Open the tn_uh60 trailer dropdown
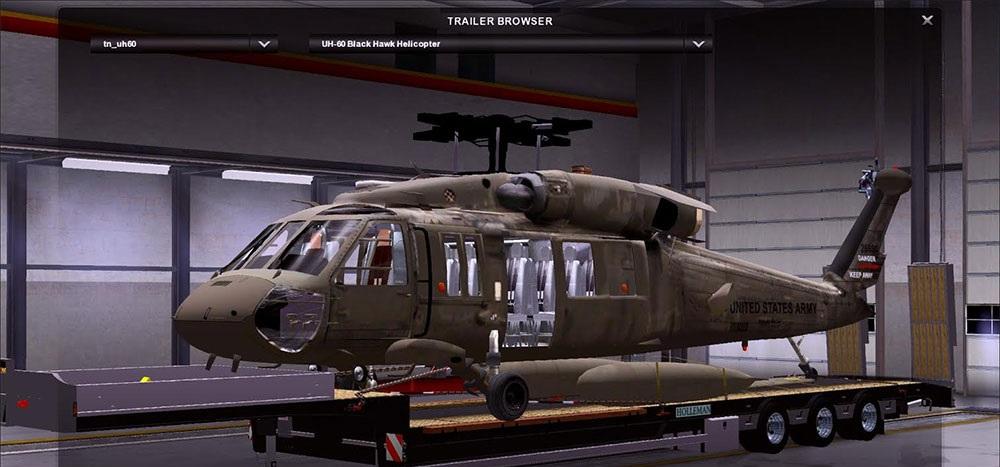1000x467 pixels. click(264, 44)
